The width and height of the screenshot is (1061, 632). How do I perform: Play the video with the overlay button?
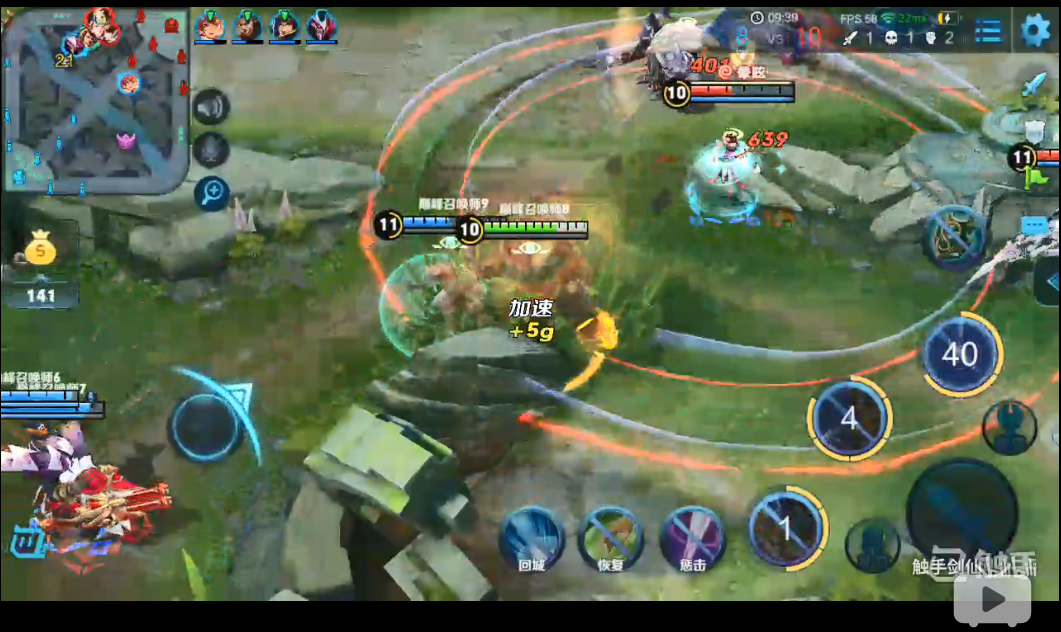click(991, 600)
